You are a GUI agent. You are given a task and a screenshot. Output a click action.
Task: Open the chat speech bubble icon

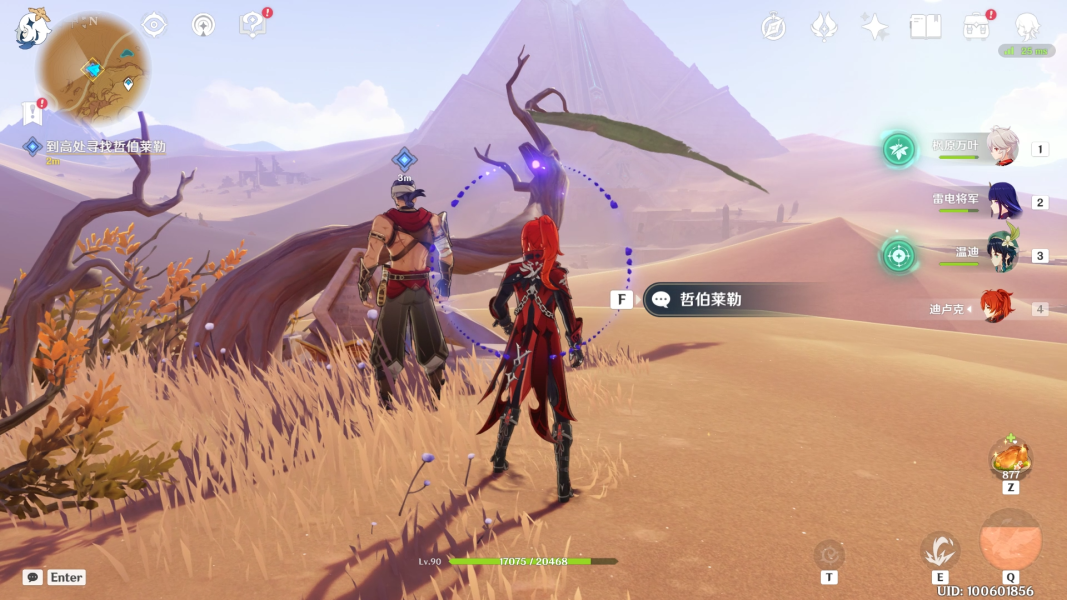[33, 577]
